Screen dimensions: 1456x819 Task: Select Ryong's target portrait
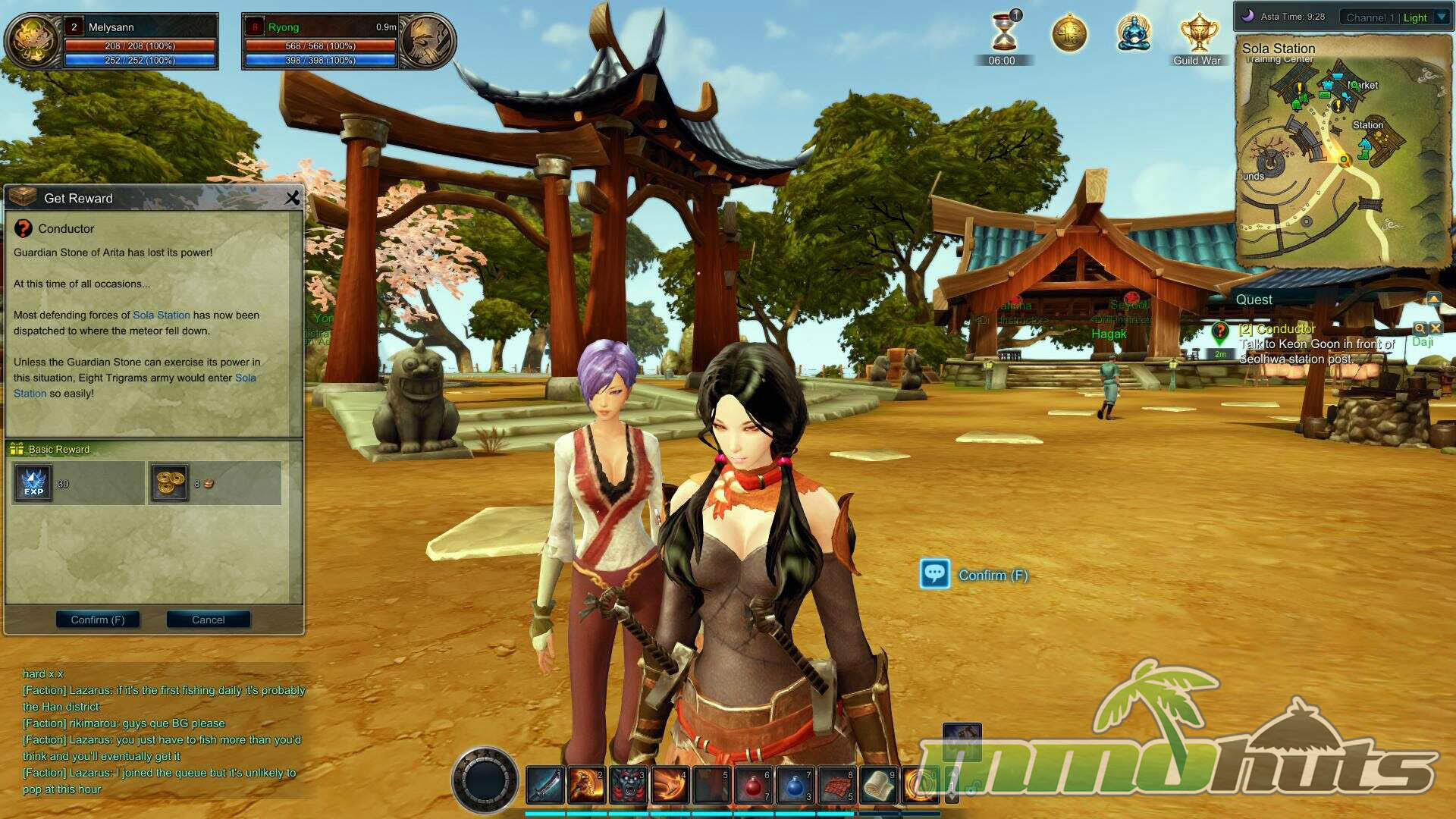coord(427,41)
